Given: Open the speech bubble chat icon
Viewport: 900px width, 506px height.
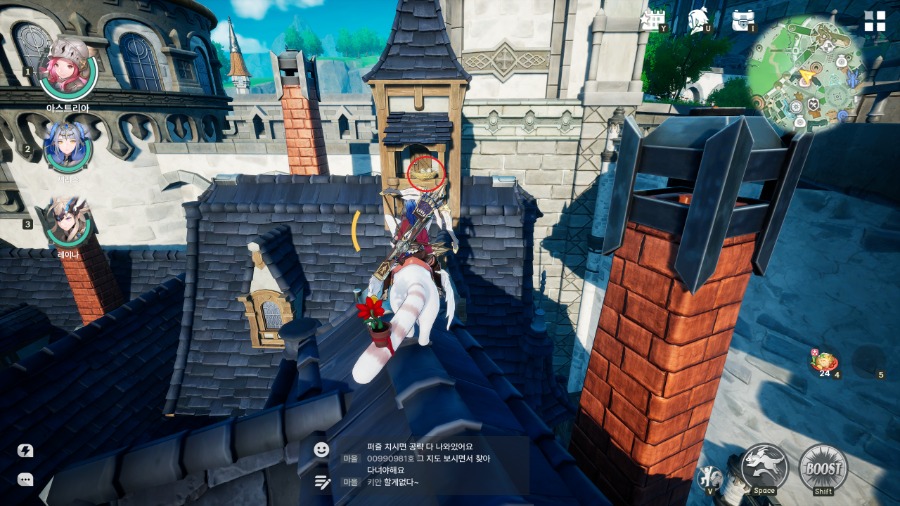Looking at the screenshot, I should 26,480.
